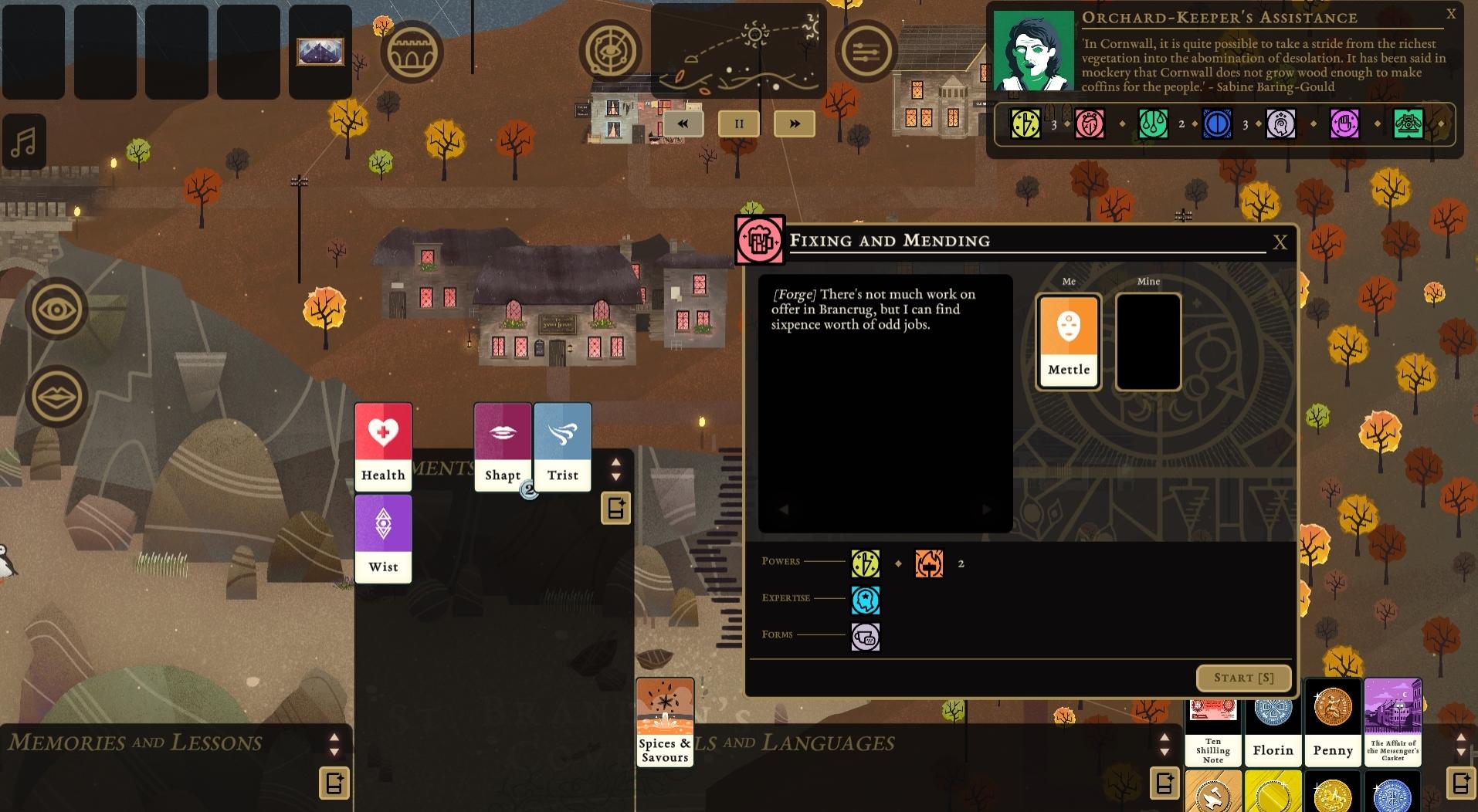This screenshot has height=812, width=1478.
Task: Select The Affair of the Messenger's Casket card
Action: point(1392,722)
